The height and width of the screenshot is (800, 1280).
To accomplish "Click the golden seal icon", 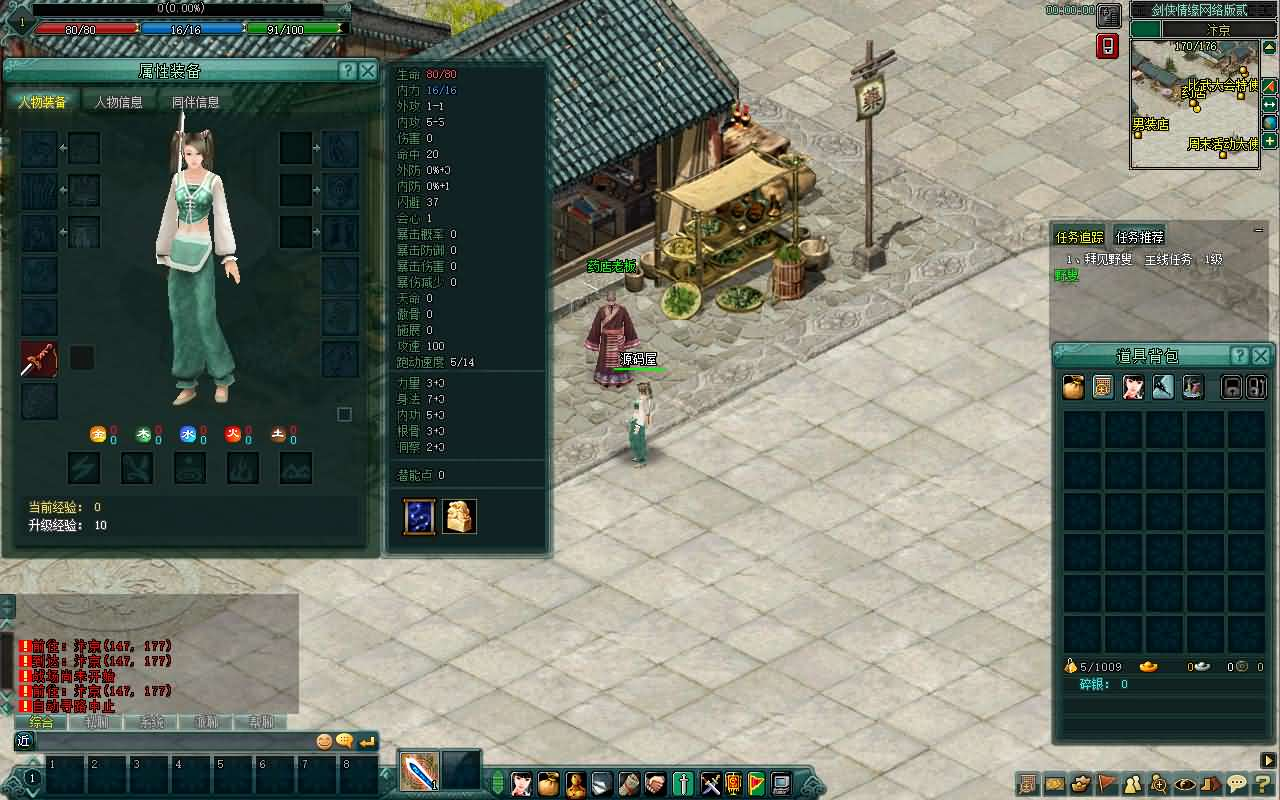I will (x=459, y=516).
